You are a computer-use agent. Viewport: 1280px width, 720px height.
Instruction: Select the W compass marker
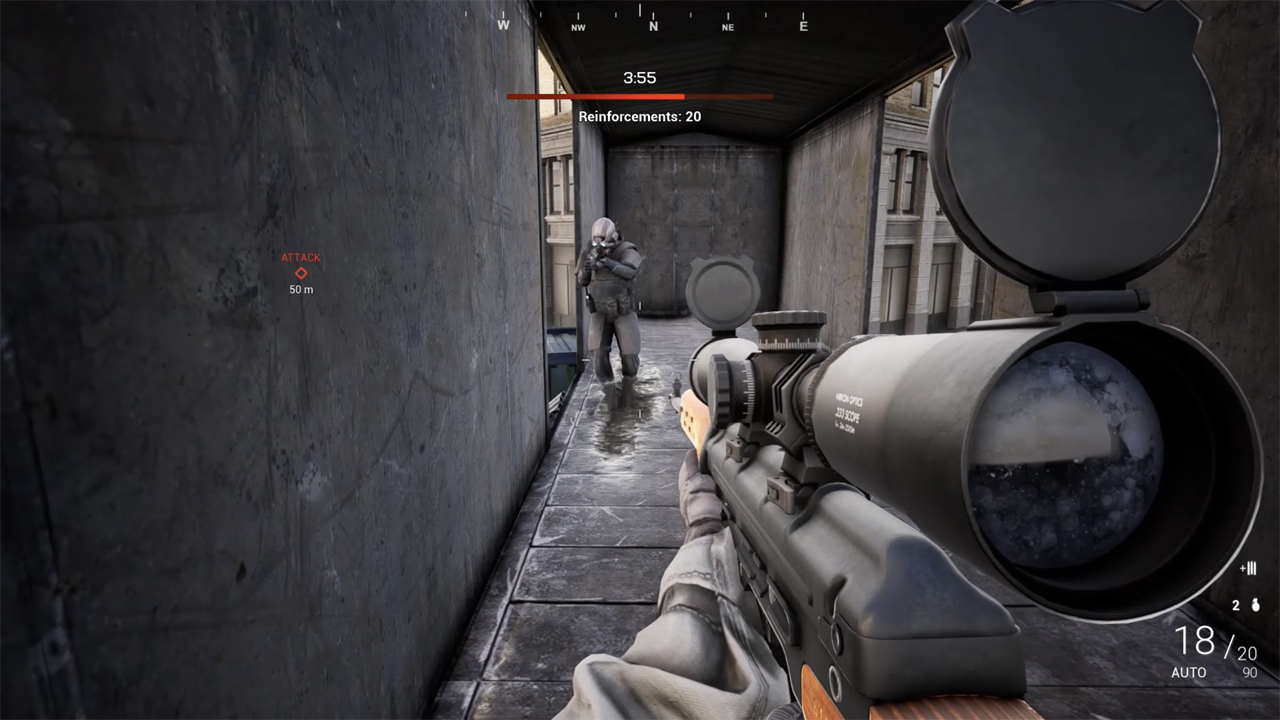point(504,25)
